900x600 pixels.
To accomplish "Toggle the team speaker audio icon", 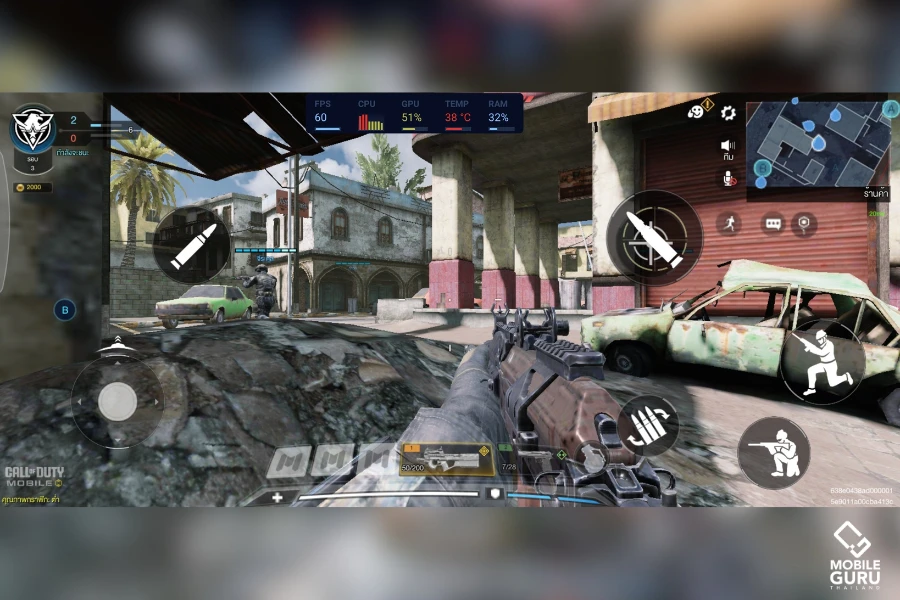I will pyautogui.click(x=728, y=147).
